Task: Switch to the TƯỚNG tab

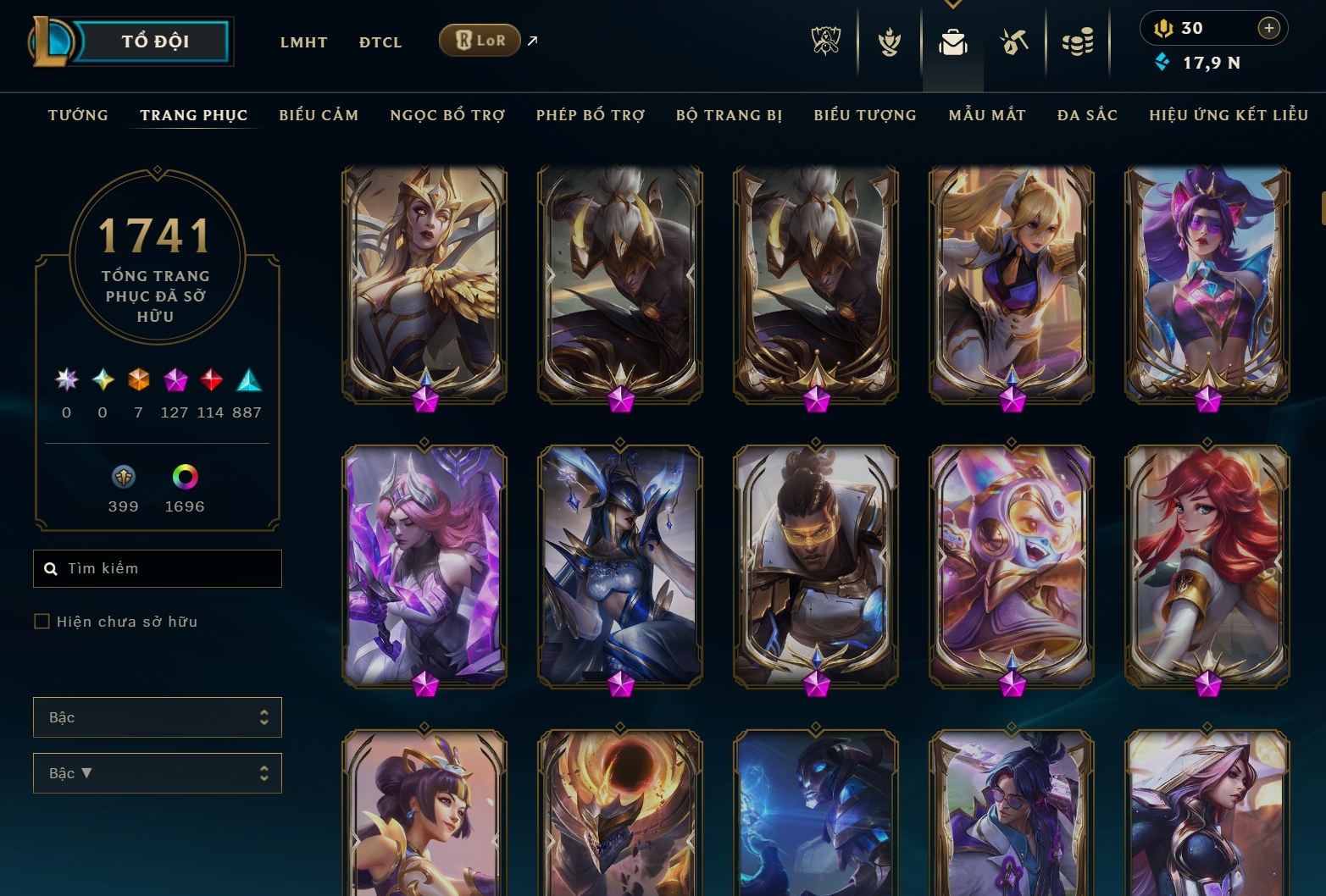Action: pyautogui.click(x=78, y=115)
